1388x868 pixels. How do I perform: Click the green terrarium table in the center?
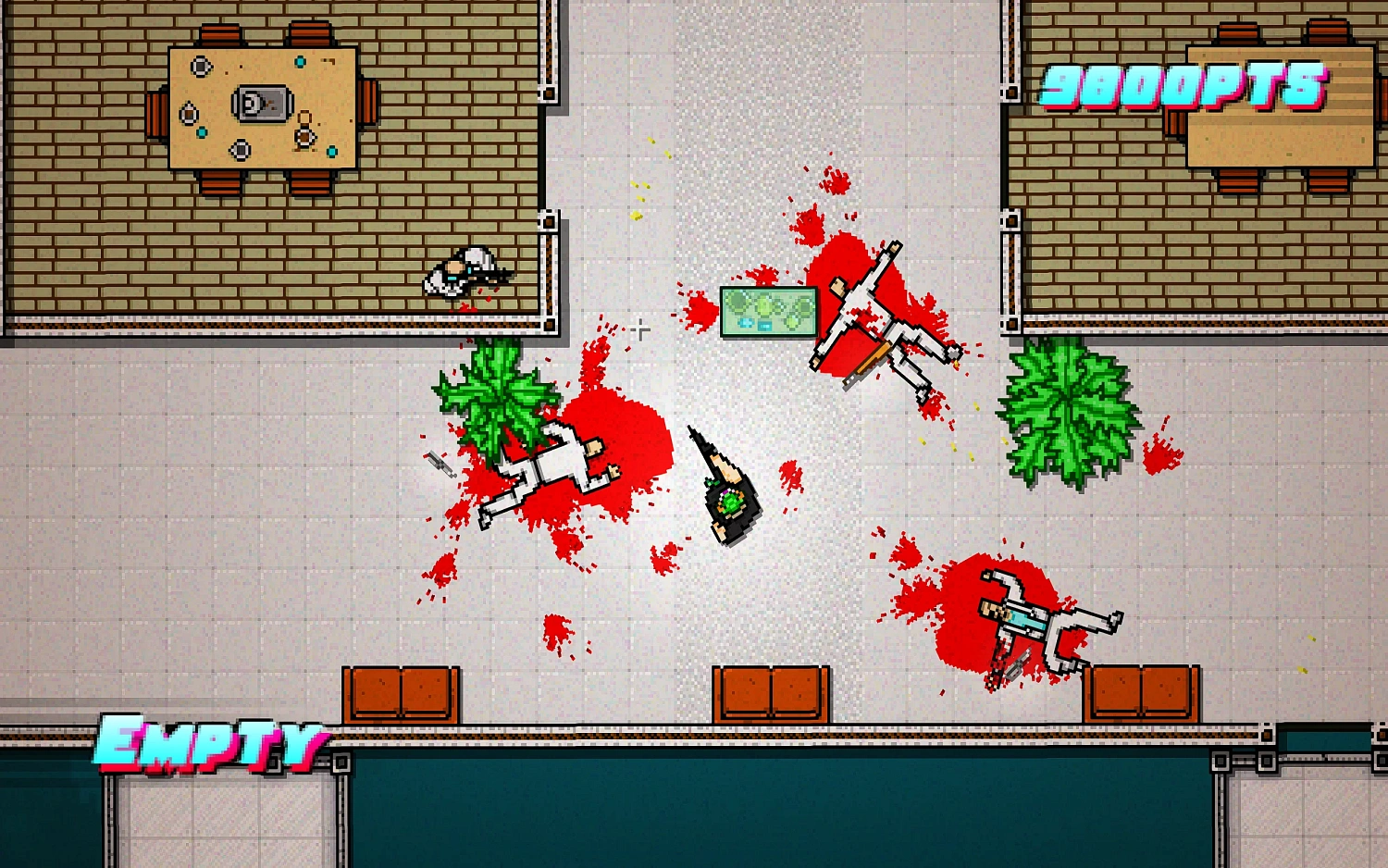(768, 312)
